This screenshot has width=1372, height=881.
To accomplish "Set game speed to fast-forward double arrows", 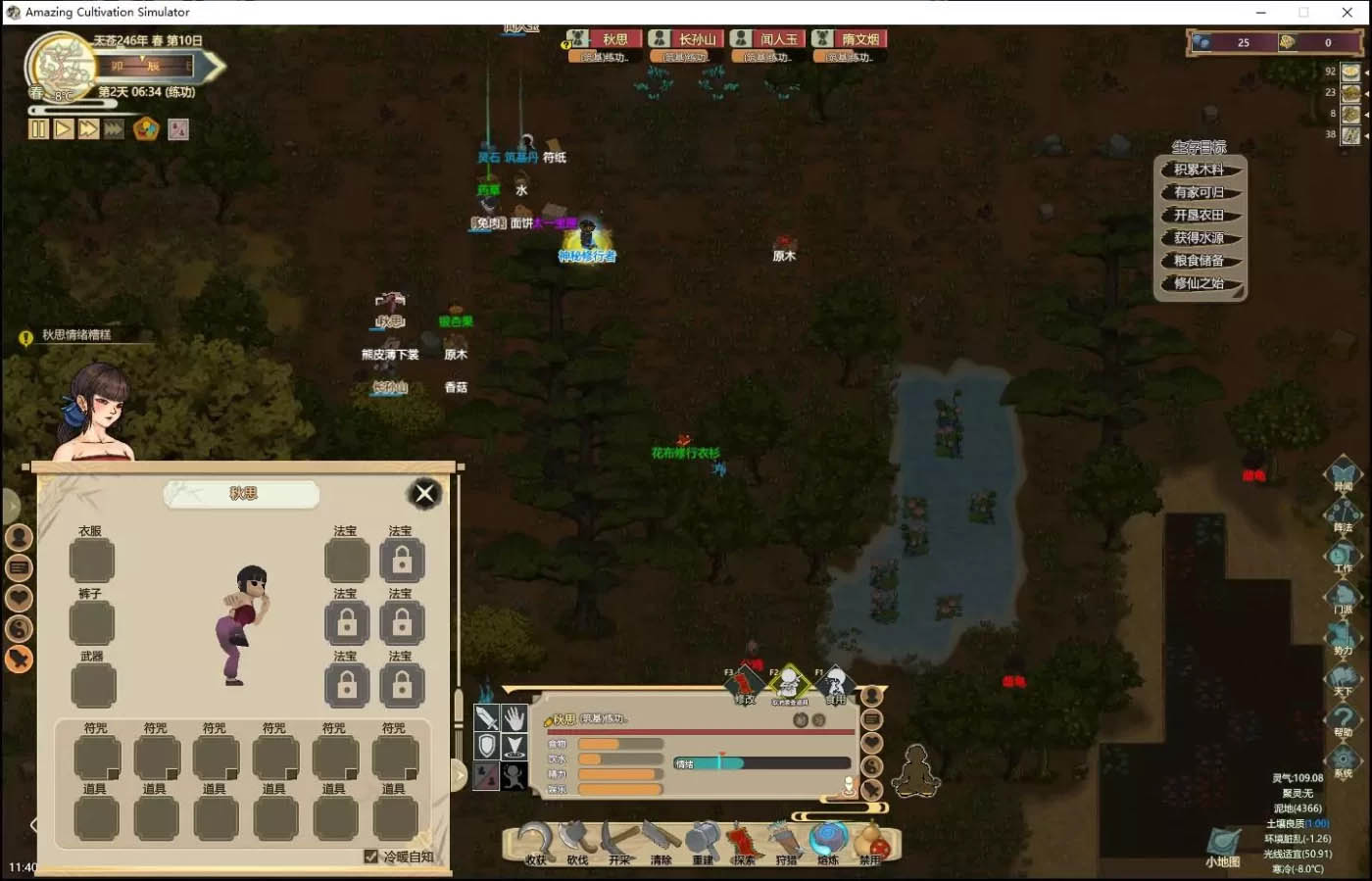I will click(88, 129).
